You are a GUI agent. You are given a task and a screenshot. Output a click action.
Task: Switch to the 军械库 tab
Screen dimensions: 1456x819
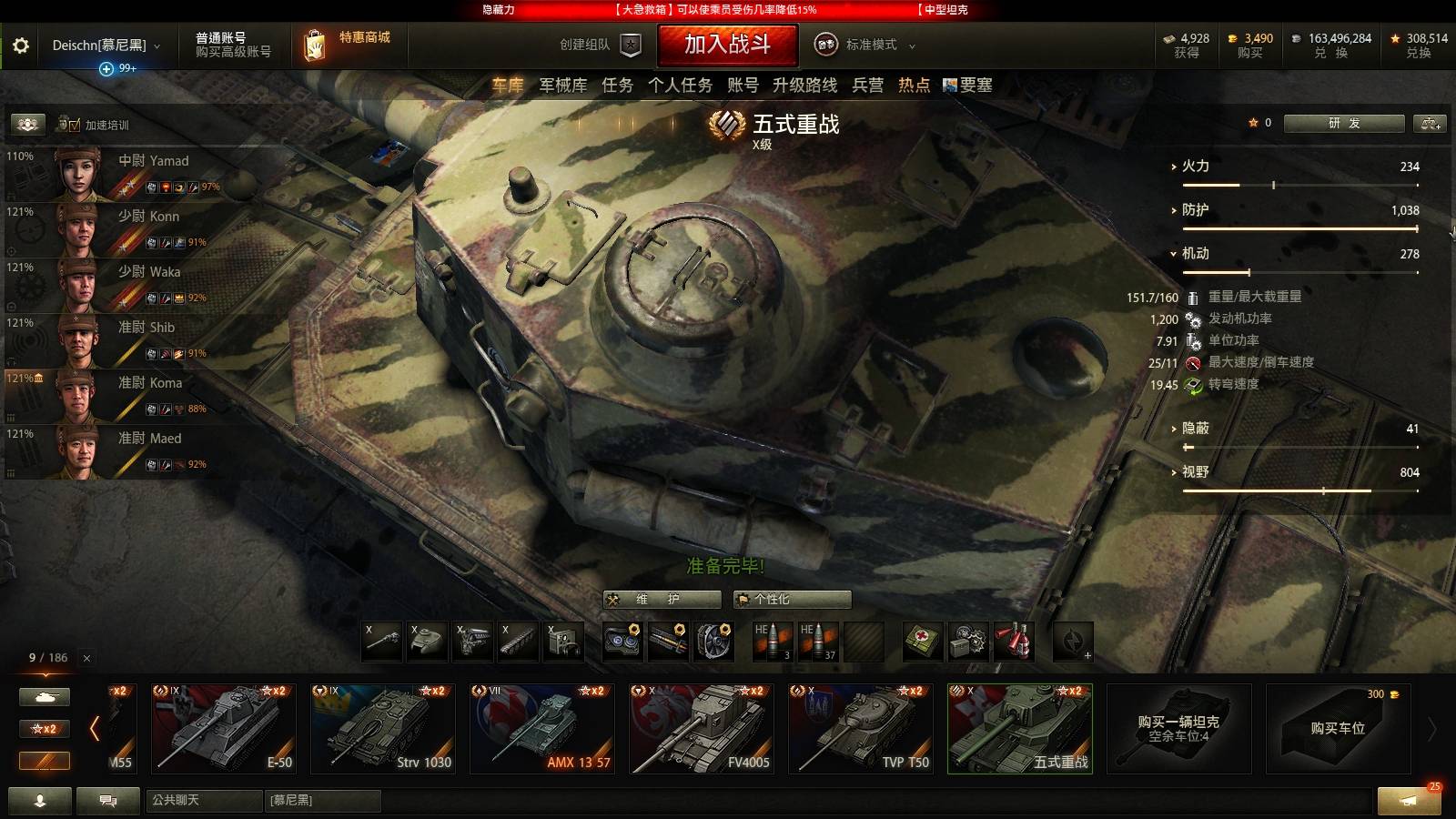coord(561,86)
